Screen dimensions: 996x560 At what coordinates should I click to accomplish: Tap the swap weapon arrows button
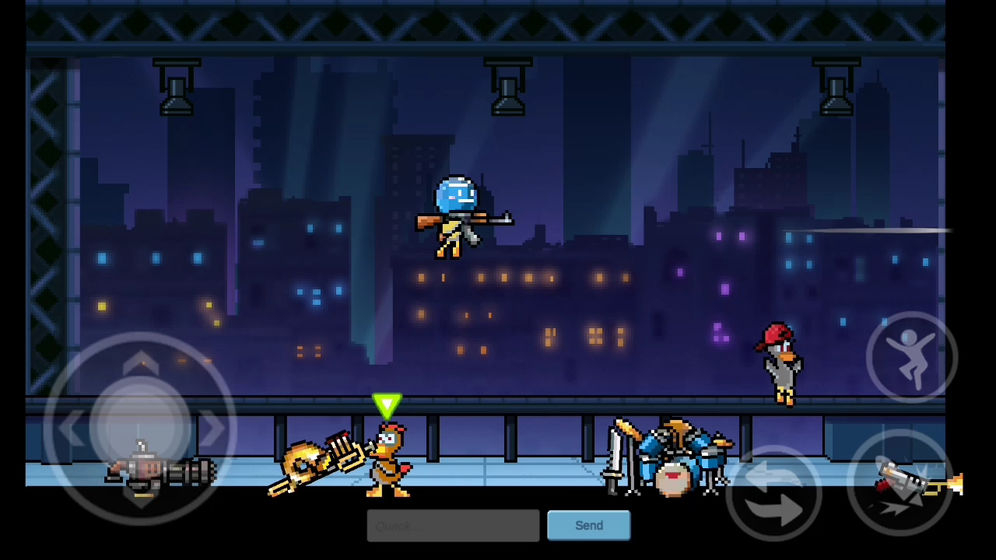pyautogui.click(x=773, y=493)
